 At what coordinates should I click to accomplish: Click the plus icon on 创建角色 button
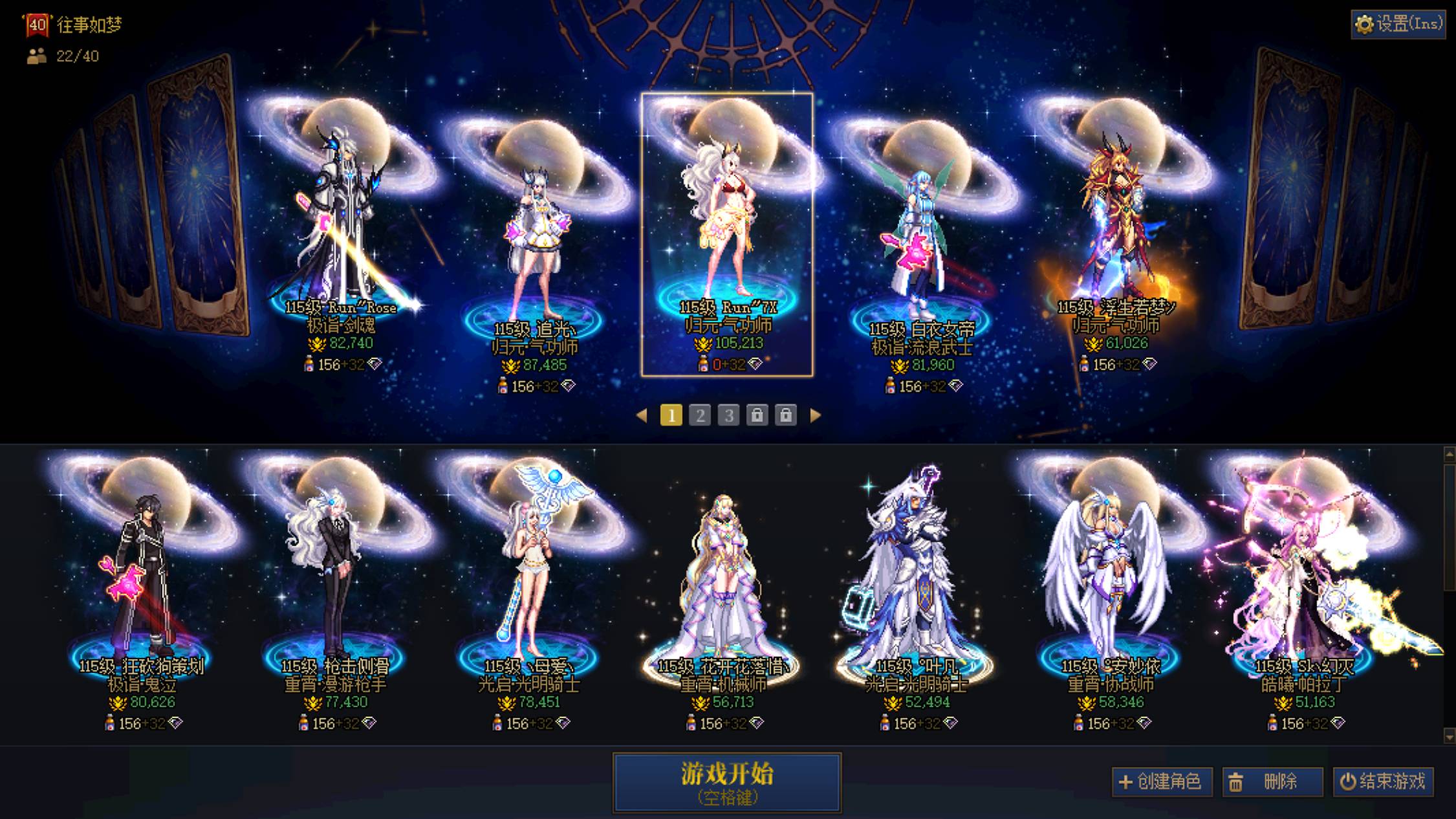tap(1125, 781)
